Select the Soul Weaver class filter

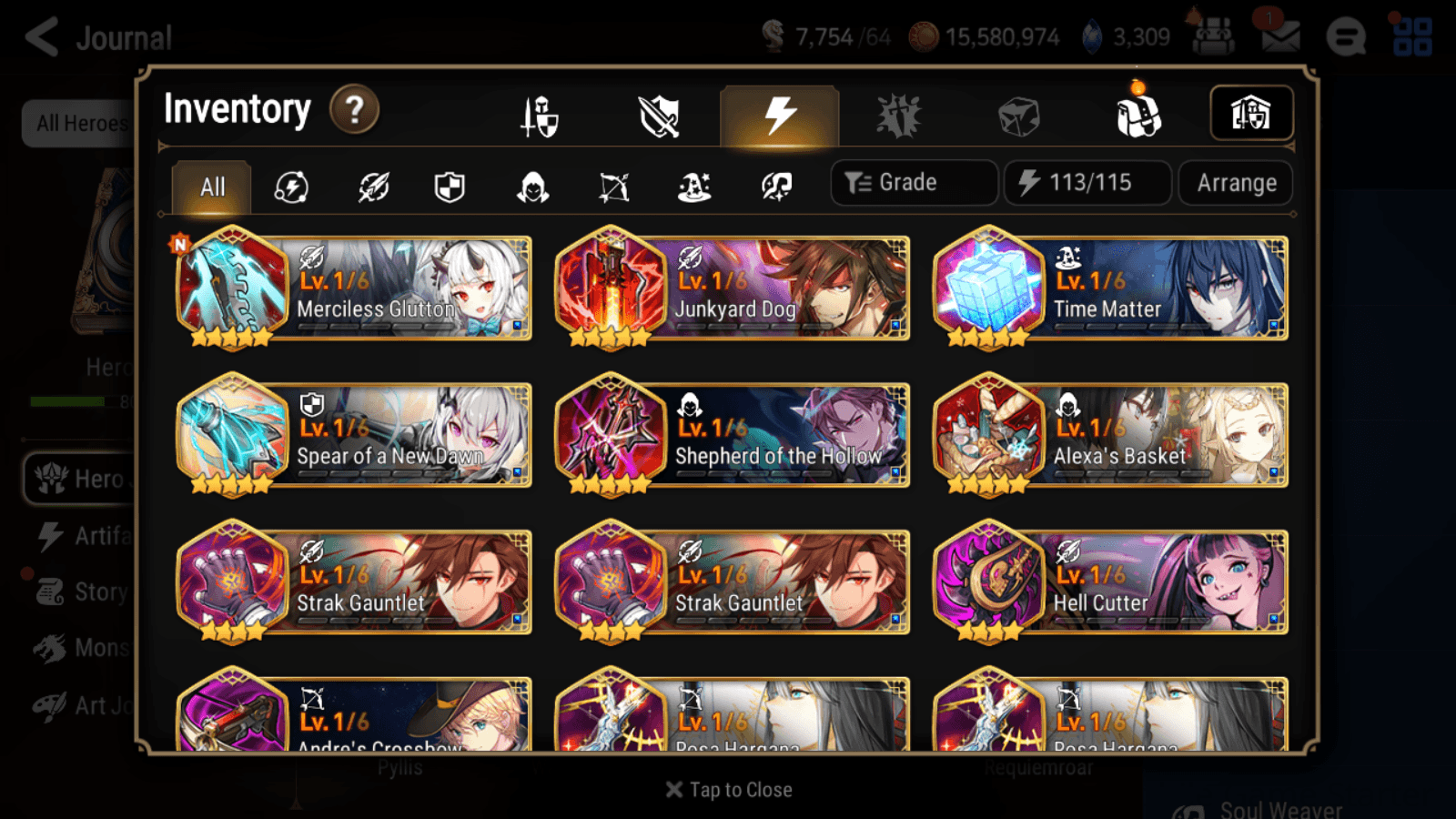click(x=773, y=187)
